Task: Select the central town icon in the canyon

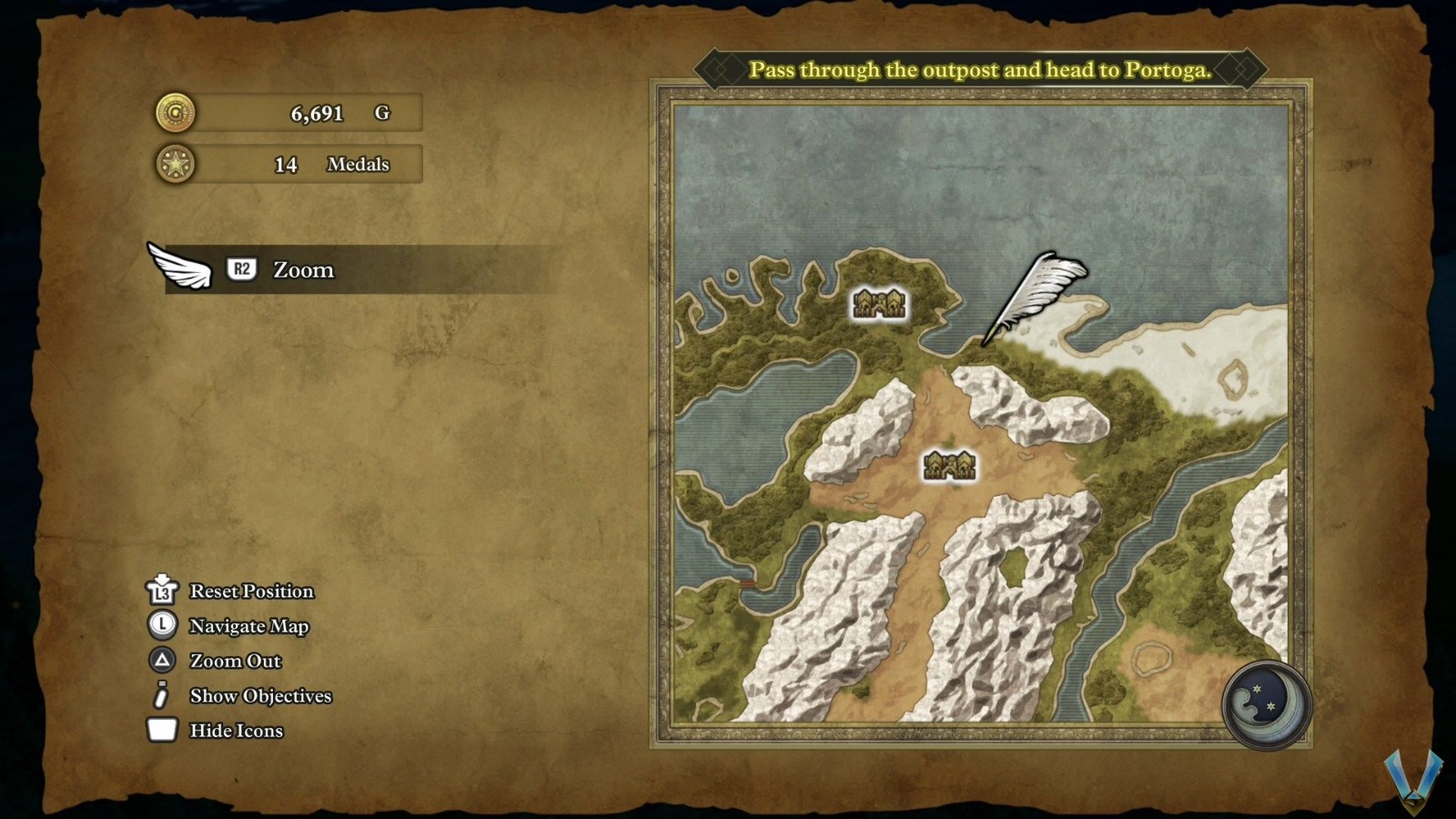Action: [949, 463]
